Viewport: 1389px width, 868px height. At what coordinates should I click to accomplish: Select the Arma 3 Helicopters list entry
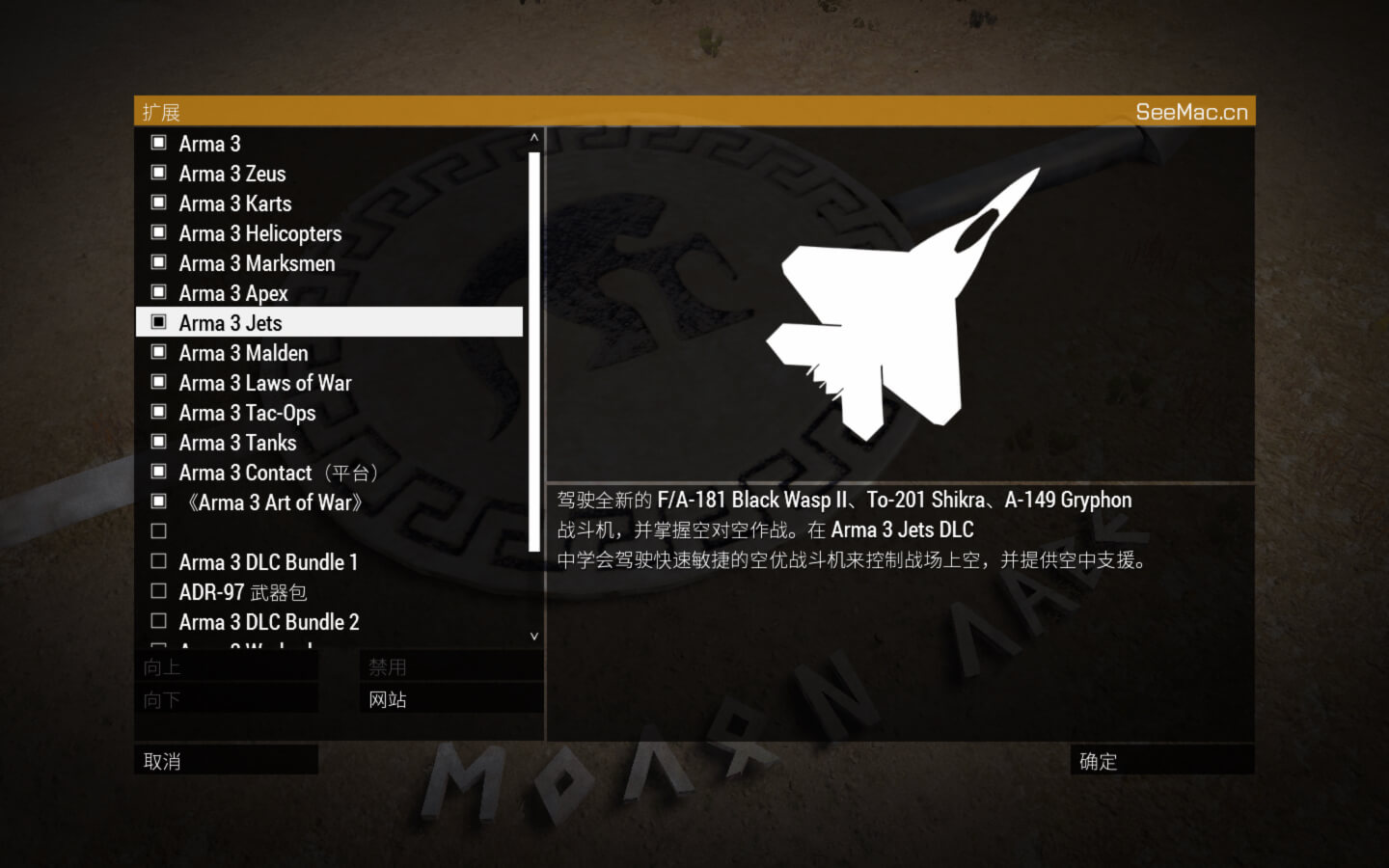(x=259, y=232)
